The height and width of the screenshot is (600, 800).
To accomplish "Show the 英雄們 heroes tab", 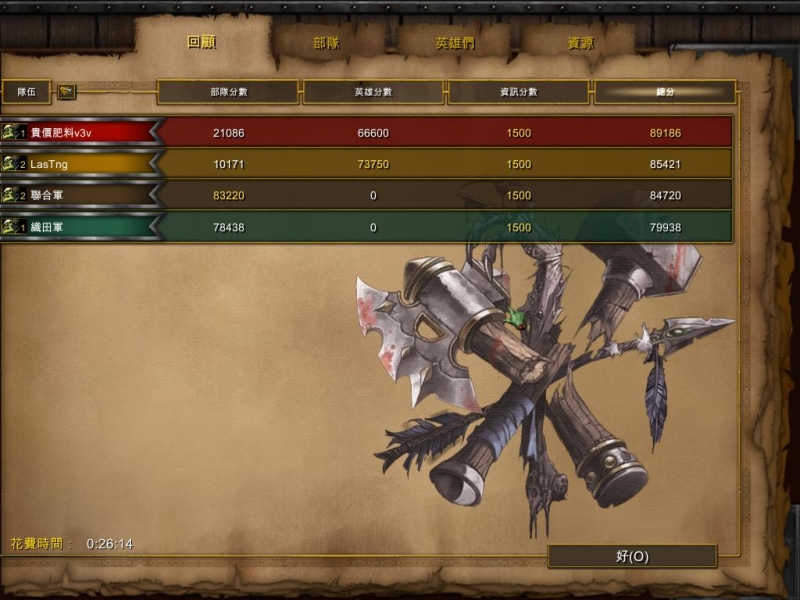I will tap(455, 44).
